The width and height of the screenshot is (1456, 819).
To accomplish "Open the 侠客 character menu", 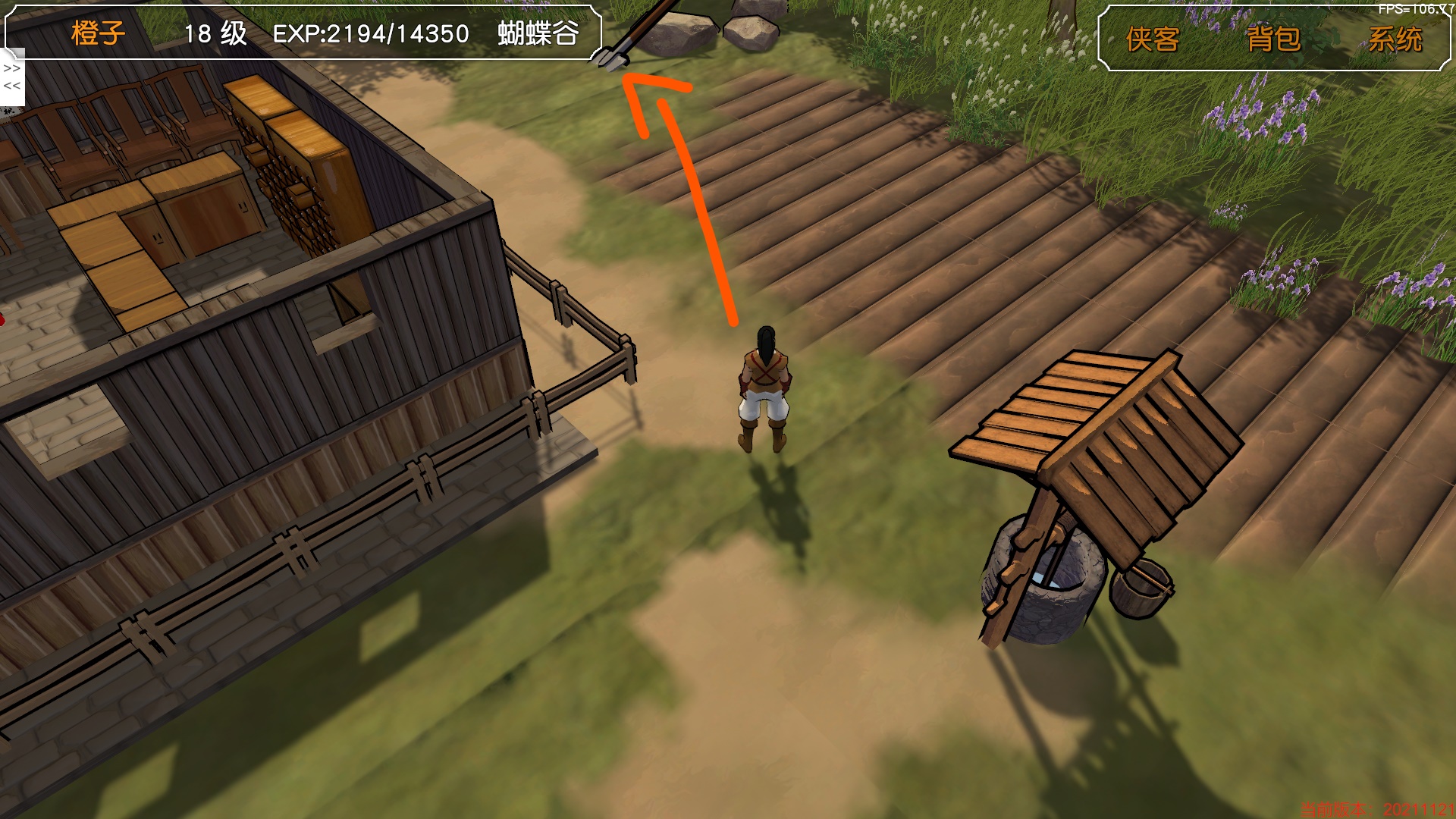I will tap(1152, 39).
